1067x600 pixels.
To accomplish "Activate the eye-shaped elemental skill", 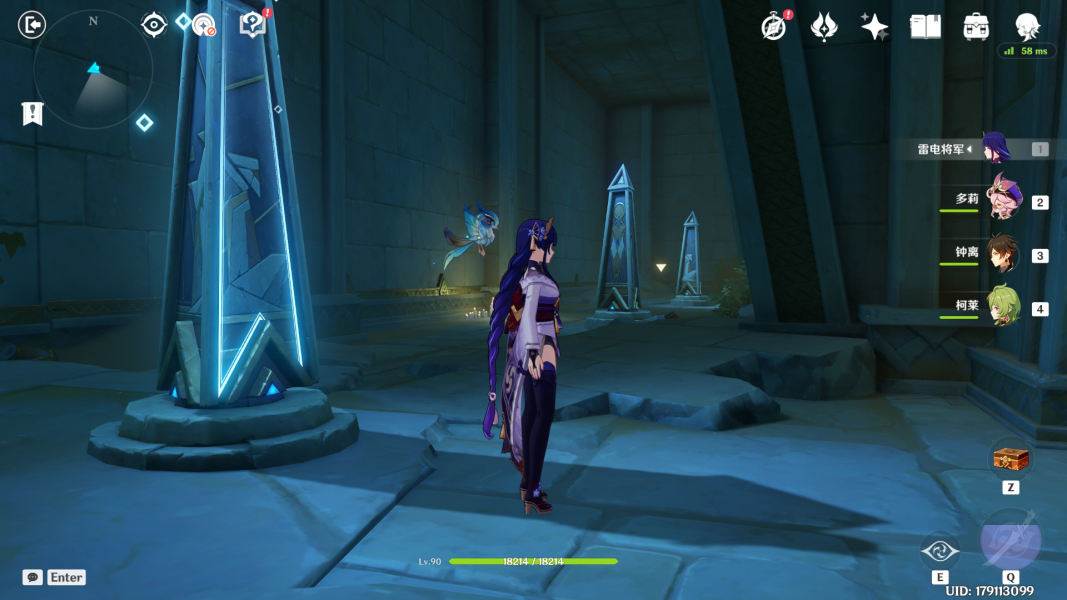I will pos(940,551).
